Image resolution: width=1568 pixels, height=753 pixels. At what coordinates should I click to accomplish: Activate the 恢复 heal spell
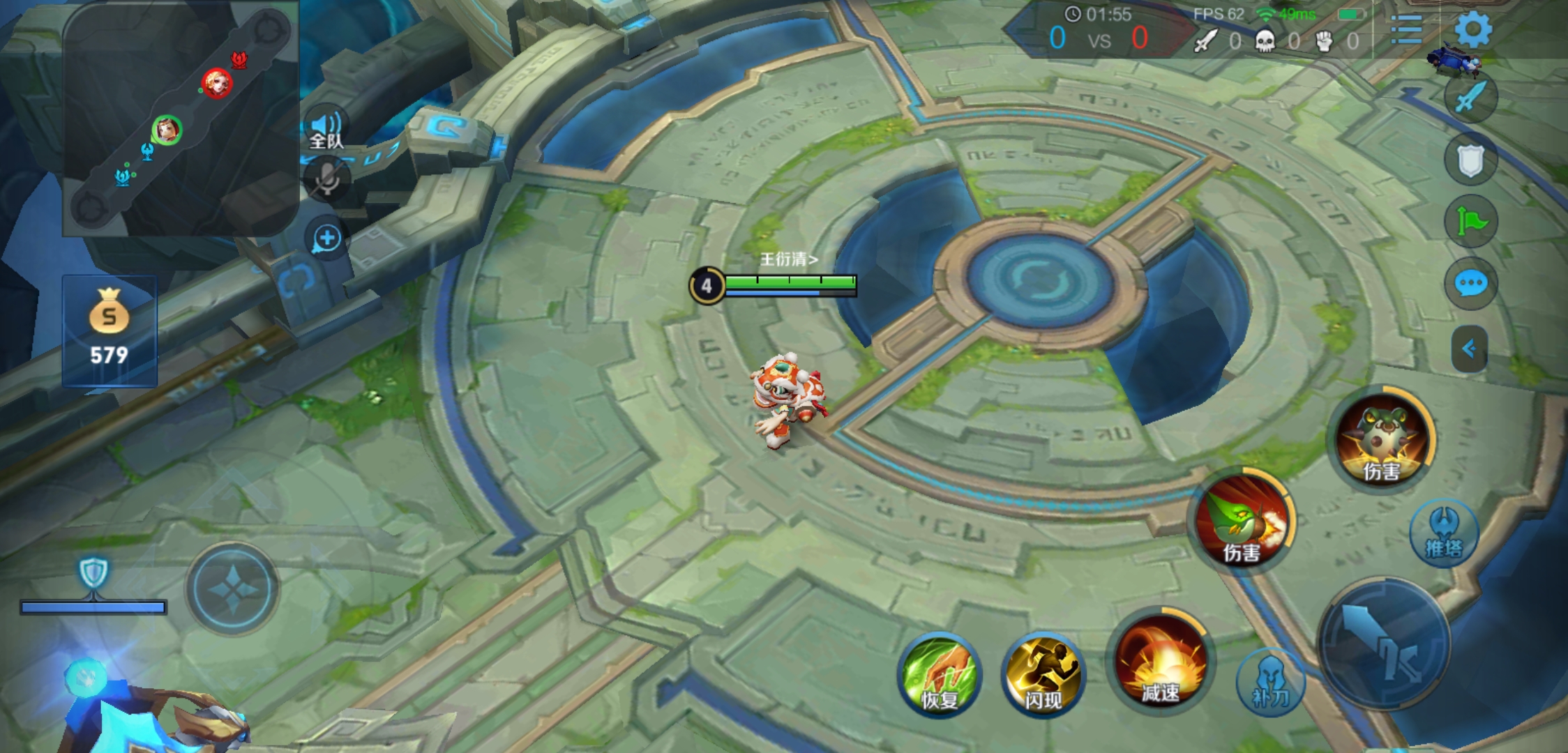coord(939,674)
